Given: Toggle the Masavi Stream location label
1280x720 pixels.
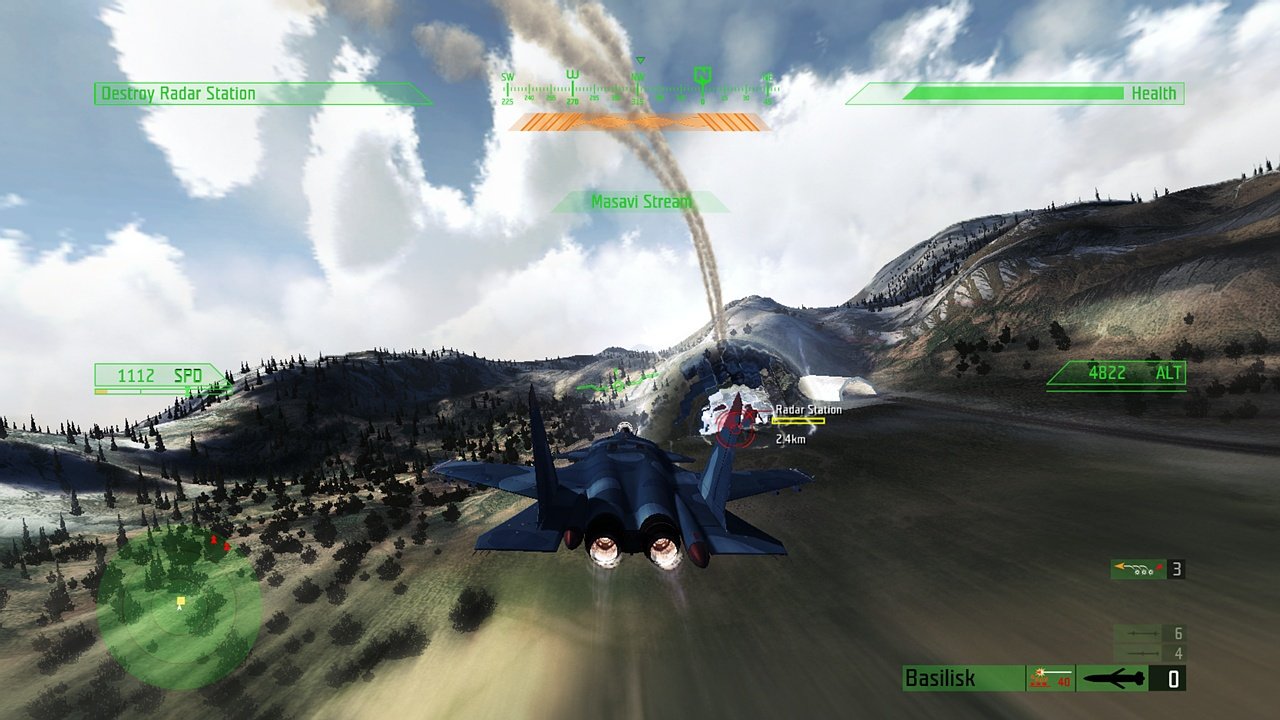Looking at the screenshot, I should point(640,201).
